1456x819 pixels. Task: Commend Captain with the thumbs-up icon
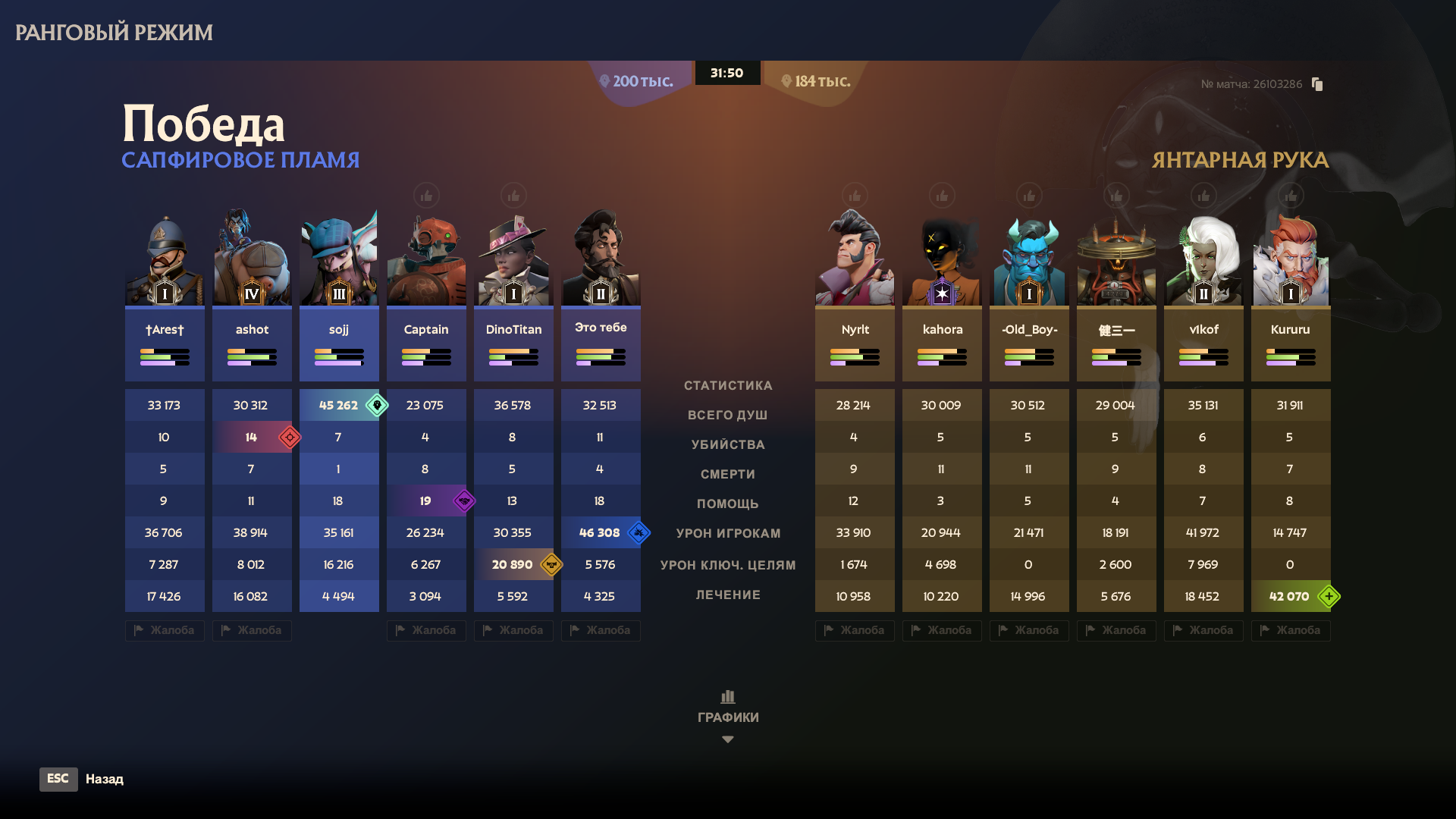coord(426,196)
